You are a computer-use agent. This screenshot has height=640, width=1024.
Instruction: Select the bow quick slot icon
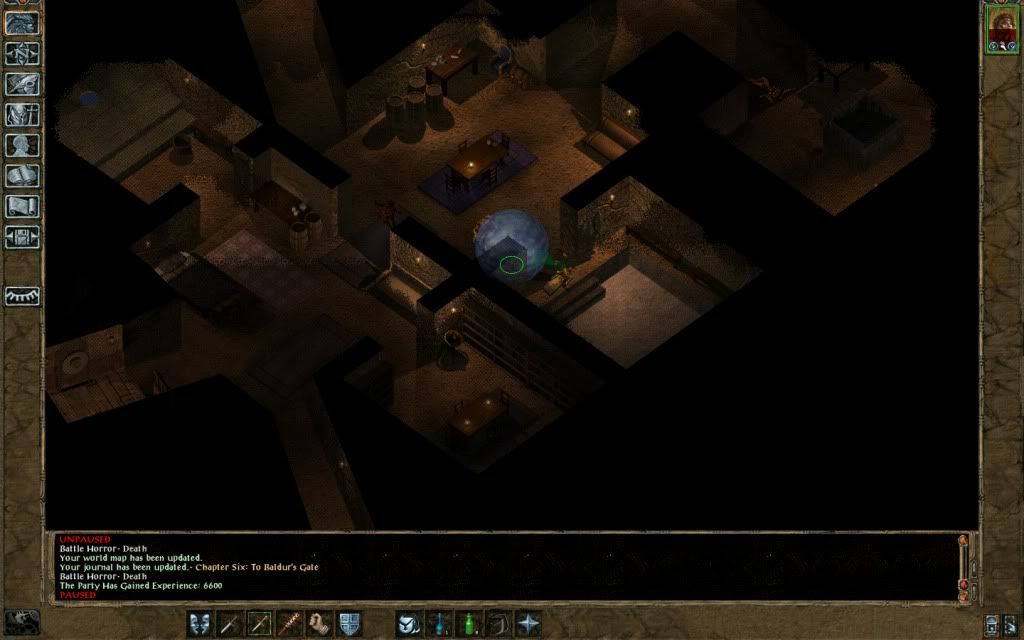(x=498, y=623)
